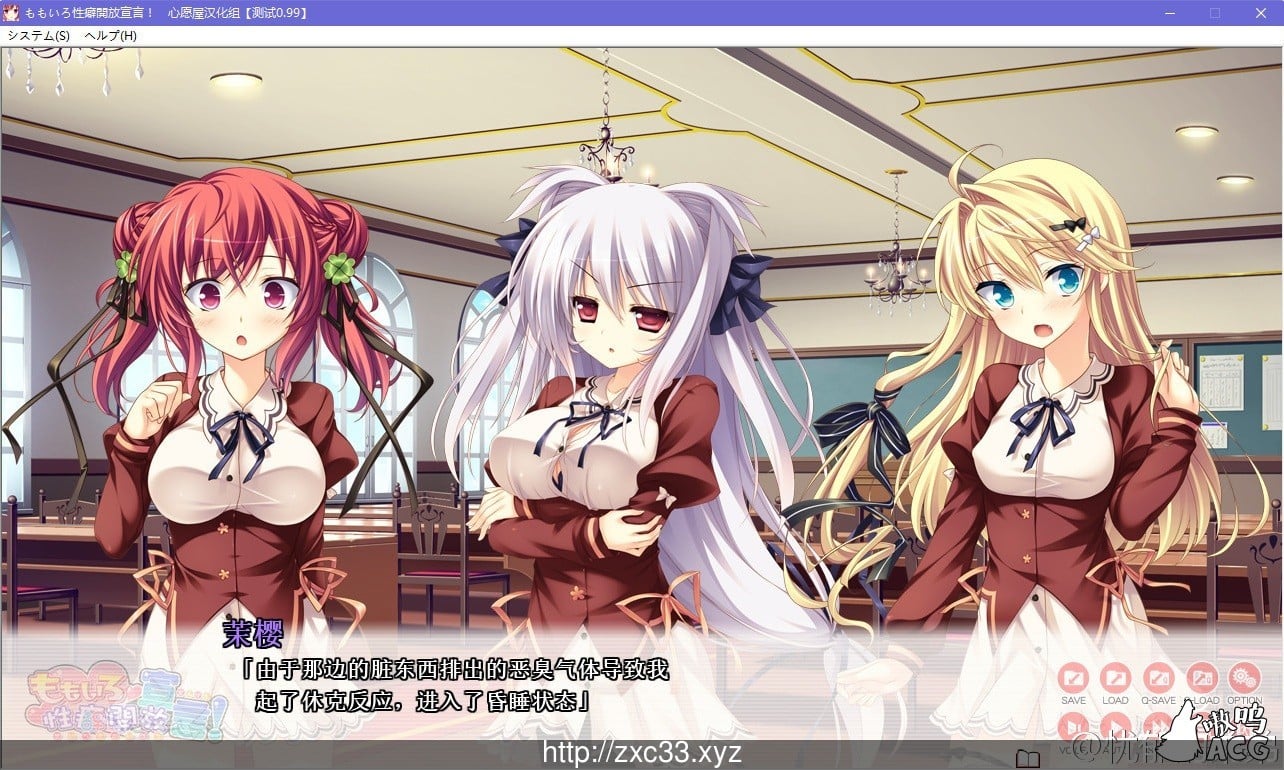This screenshot has height=770, width=1284.
Task: Toggle window maximize
Action: (1216, 13)
